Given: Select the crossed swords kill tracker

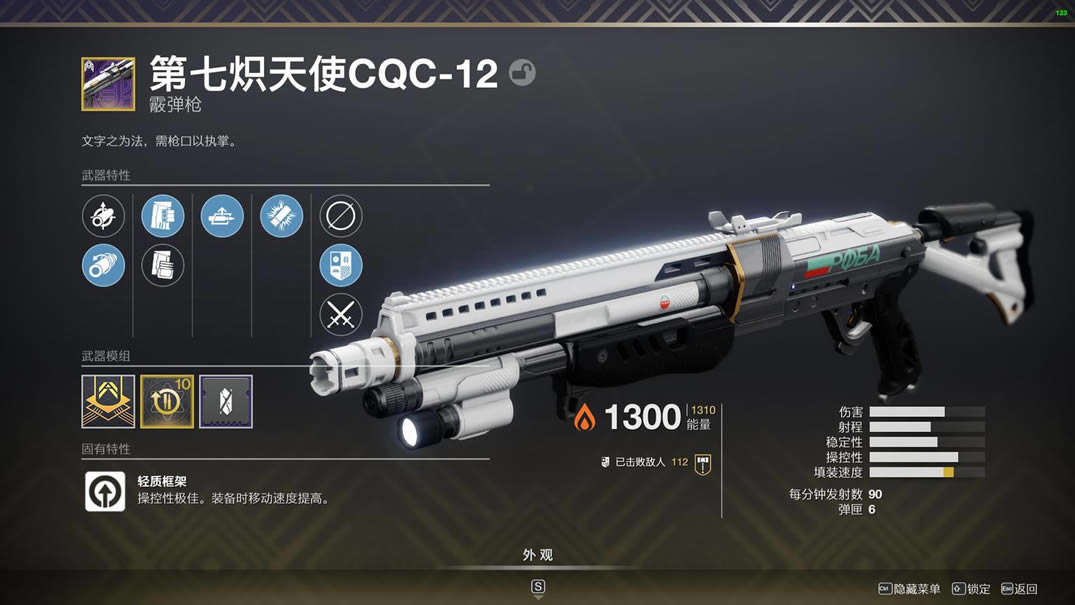Looking at the screenshot, I should pyautogui.click(x=341, y=316).
